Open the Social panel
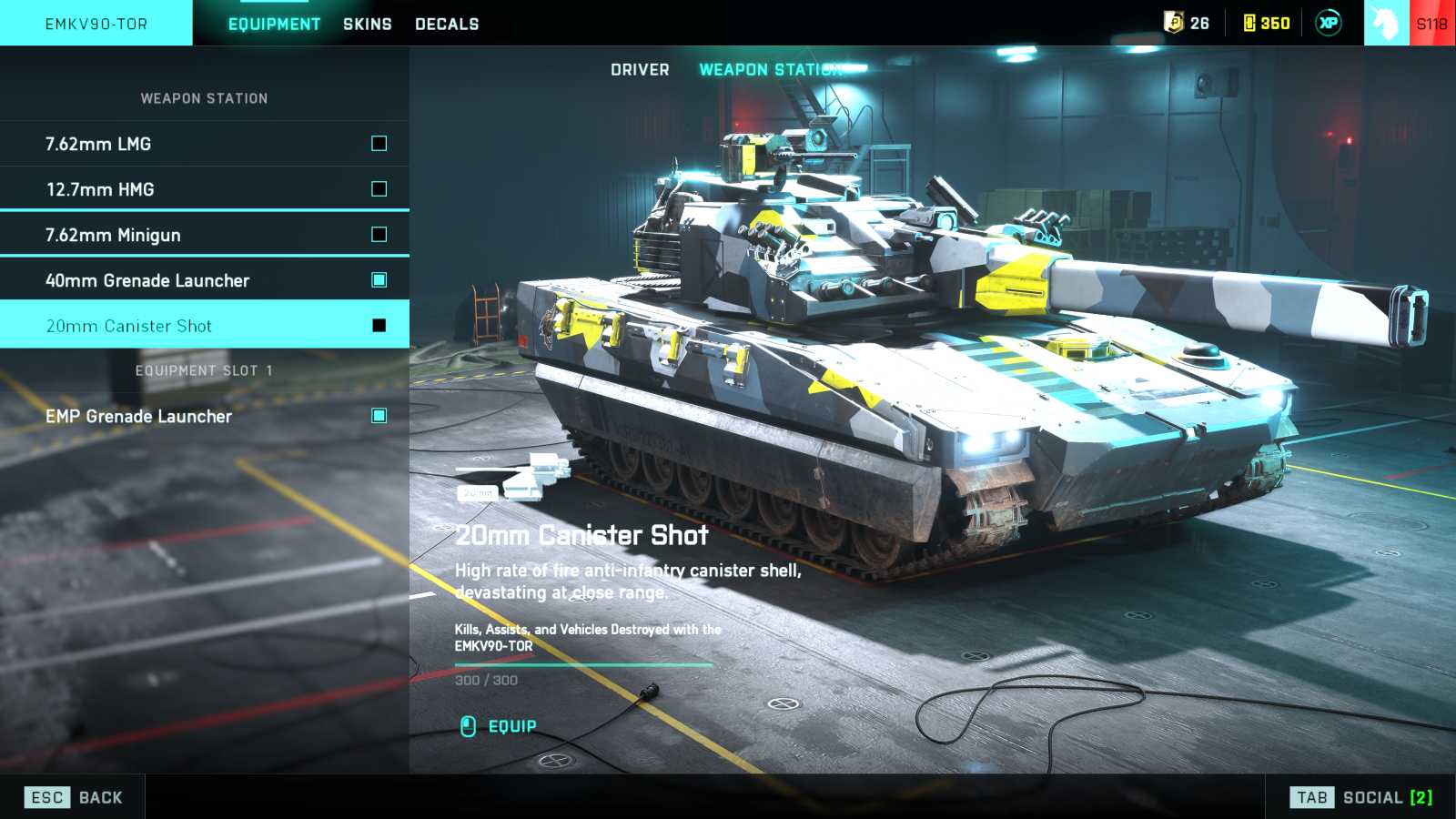 coord(1361,798)
